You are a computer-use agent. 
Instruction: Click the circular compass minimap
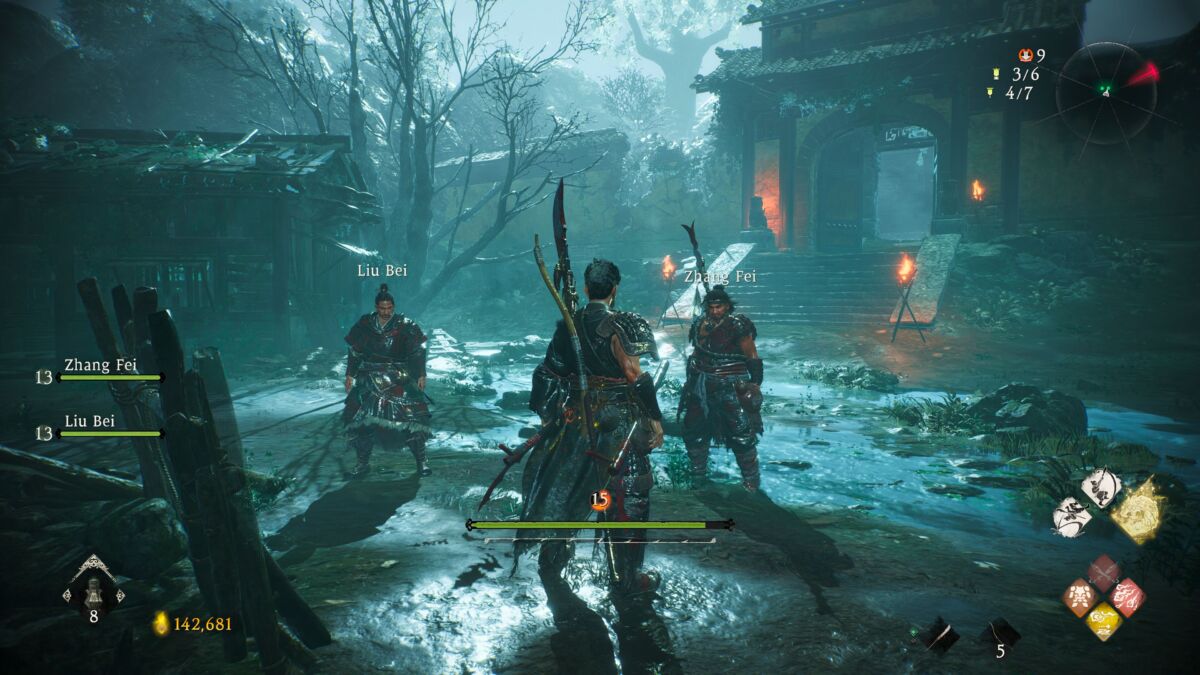tap(1105, 91)
